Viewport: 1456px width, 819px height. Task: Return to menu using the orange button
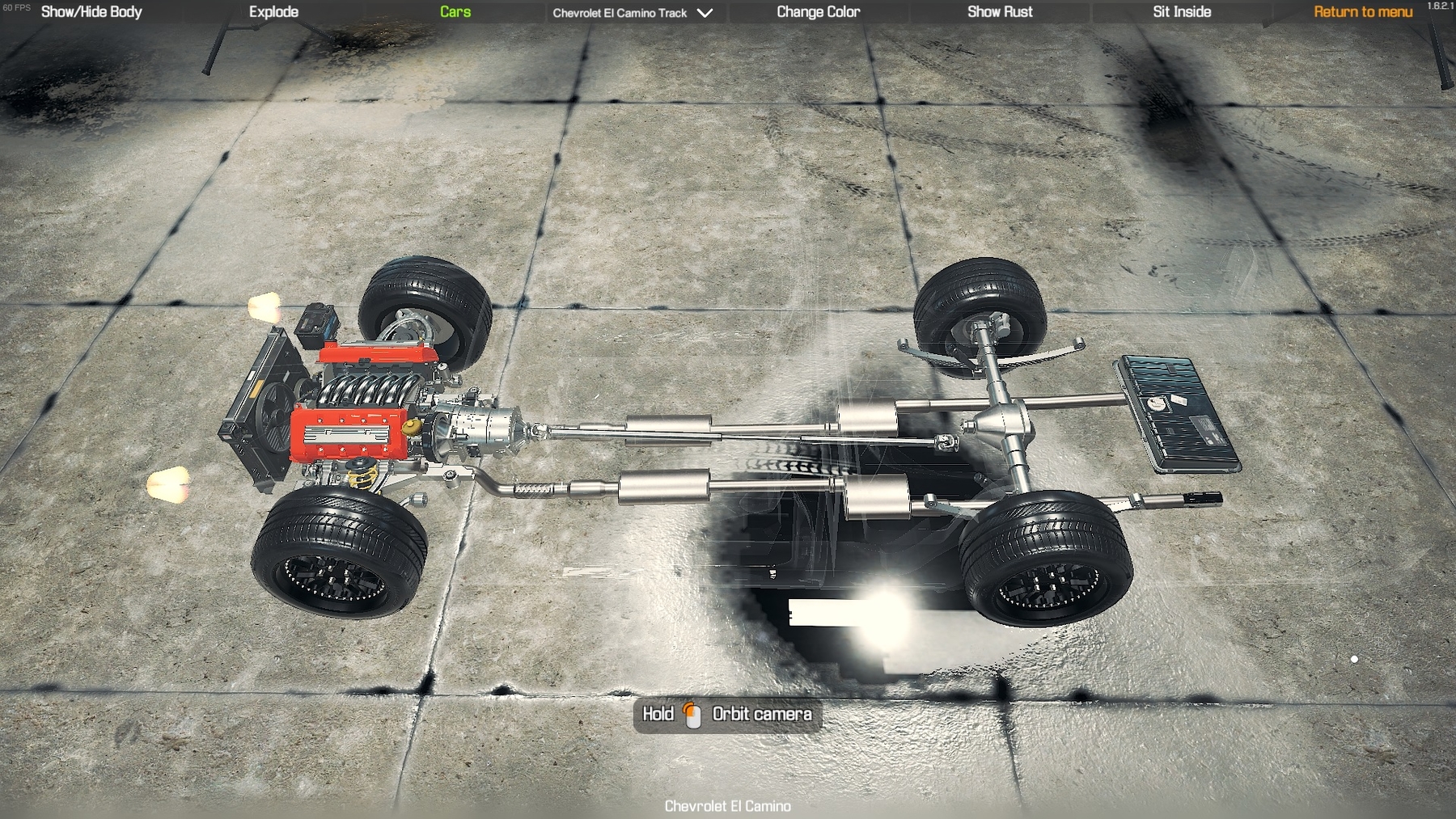pyautogui.click(x=1363, y=12)
